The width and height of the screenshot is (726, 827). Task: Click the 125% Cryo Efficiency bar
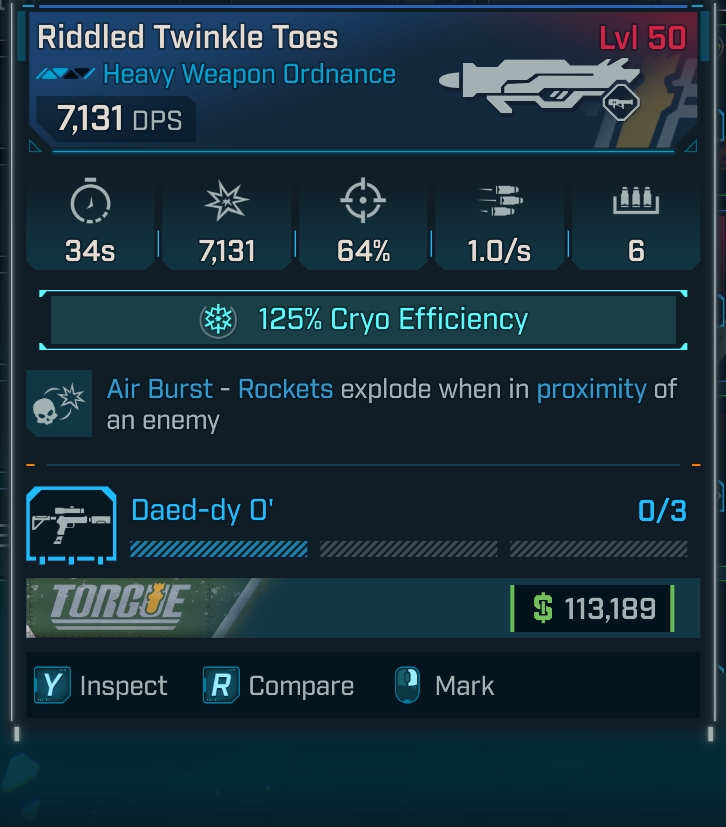(363, 320)
